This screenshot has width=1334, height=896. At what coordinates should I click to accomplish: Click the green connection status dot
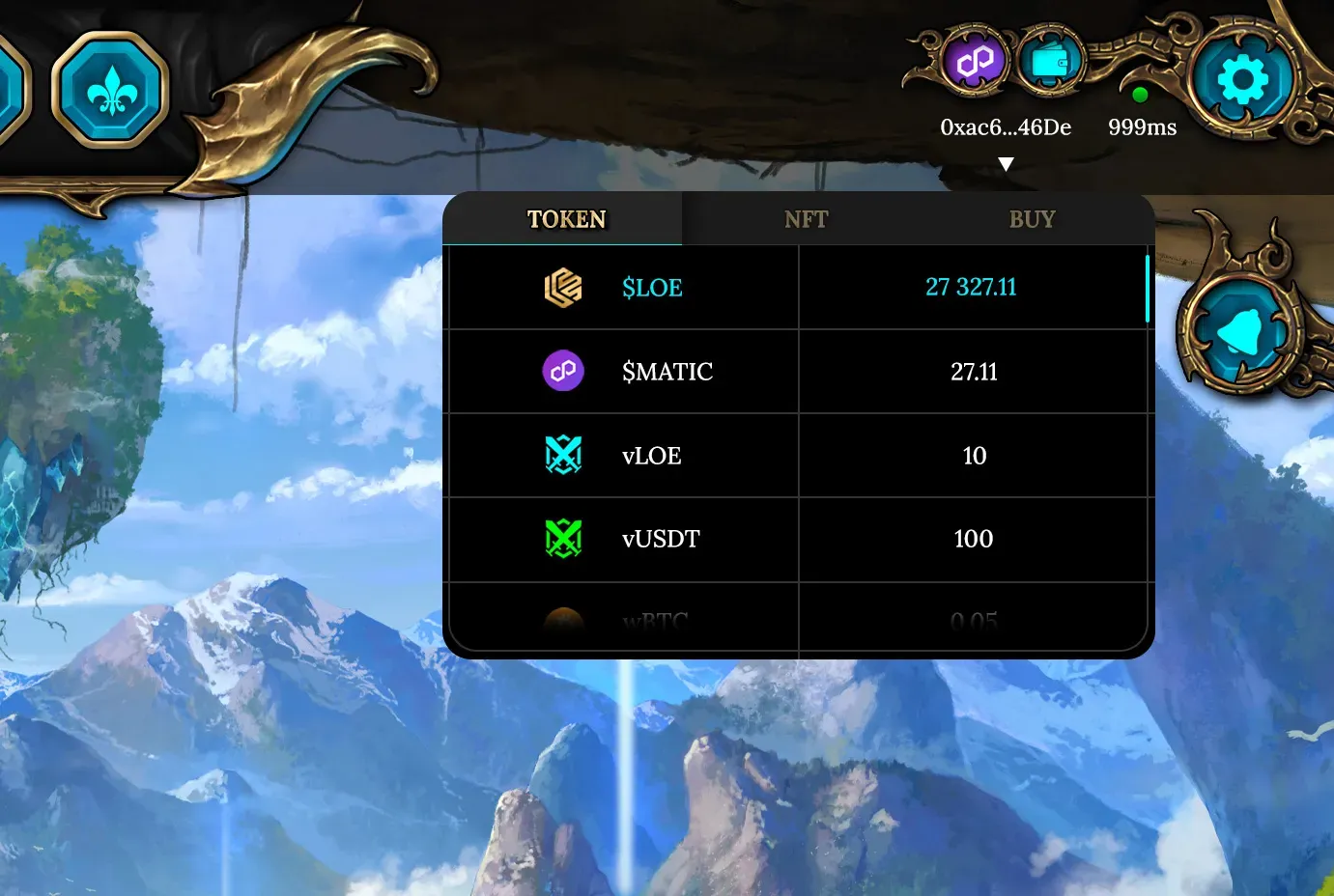(x=1141, y=95)
